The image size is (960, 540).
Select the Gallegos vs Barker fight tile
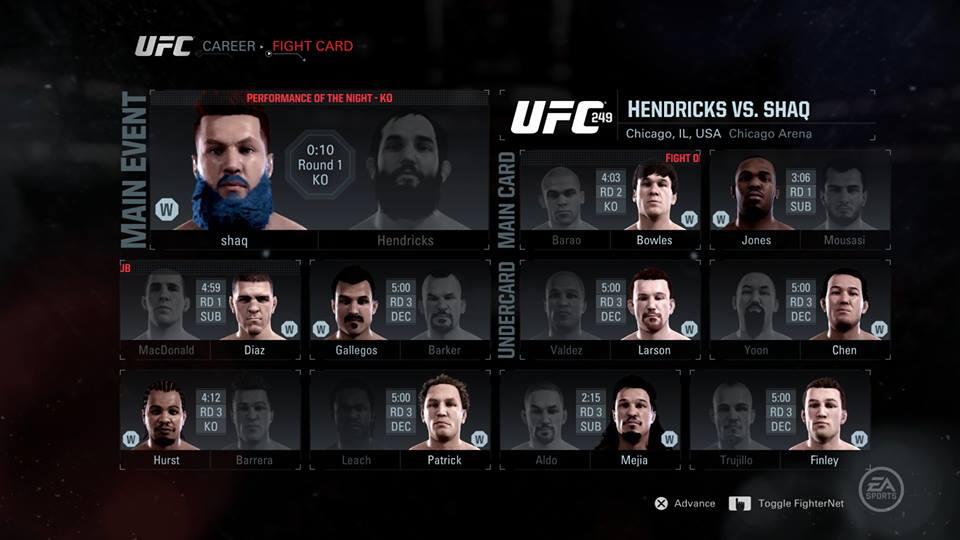400,310
